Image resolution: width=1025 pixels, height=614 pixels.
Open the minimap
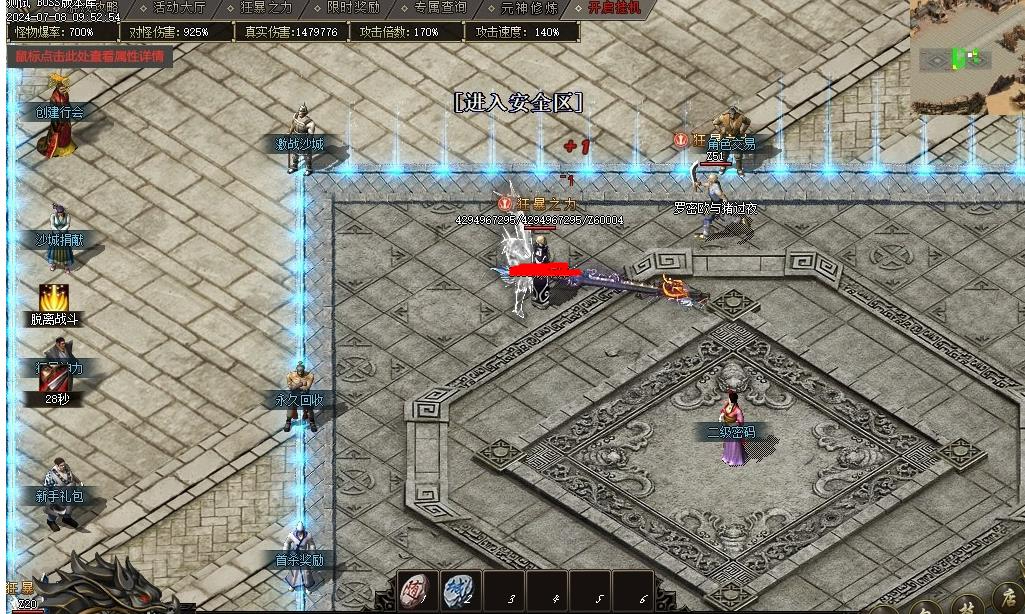tap(967, 57)
